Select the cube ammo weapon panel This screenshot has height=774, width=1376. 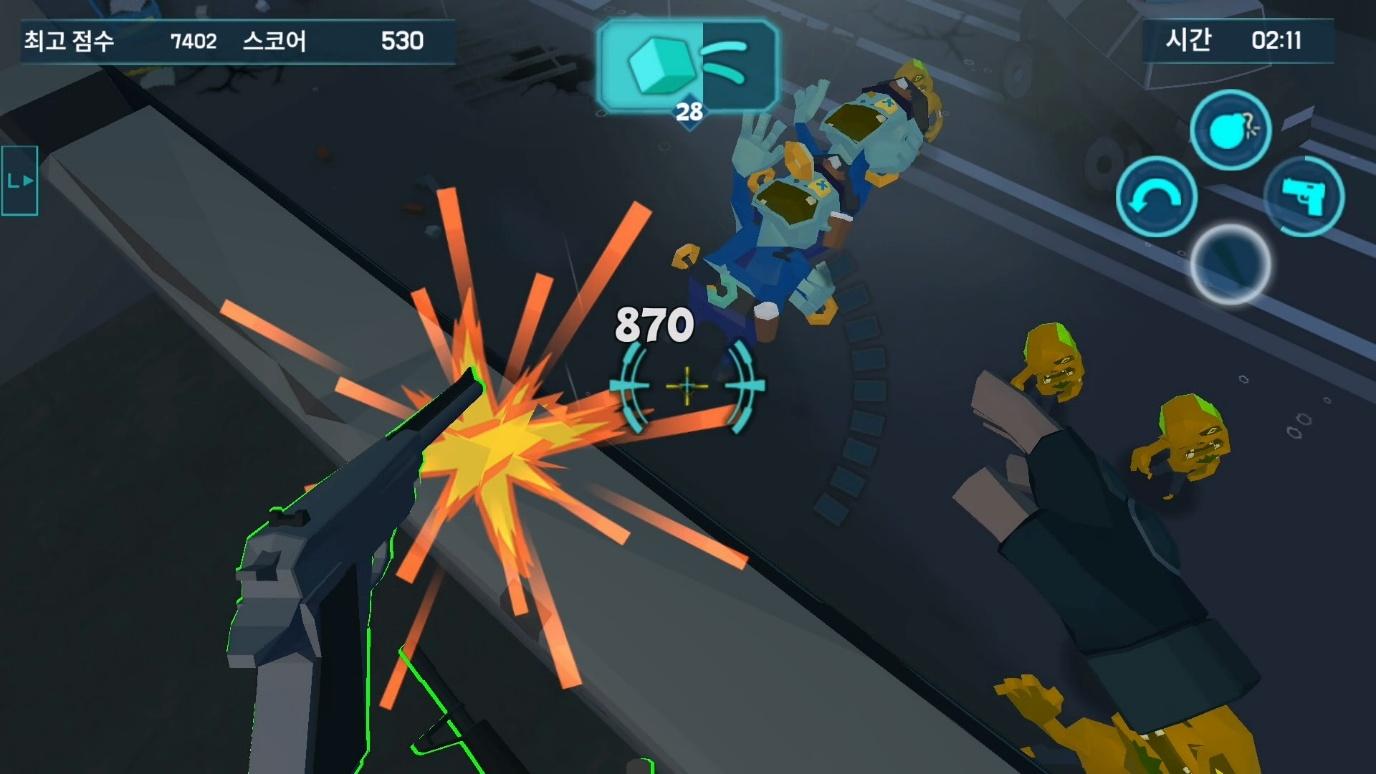[687, 66]
